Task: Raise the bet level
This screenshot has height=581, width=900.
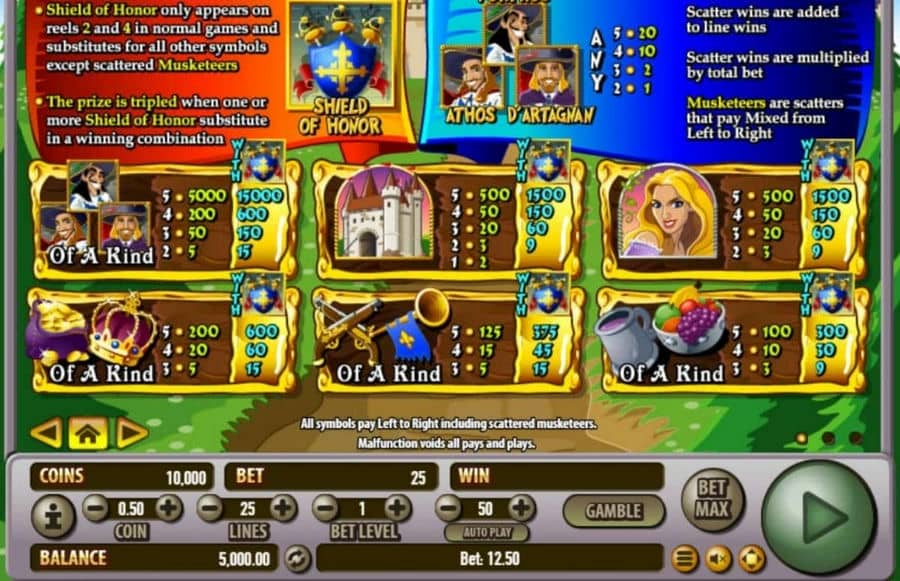Action: [x=398, y=507]
